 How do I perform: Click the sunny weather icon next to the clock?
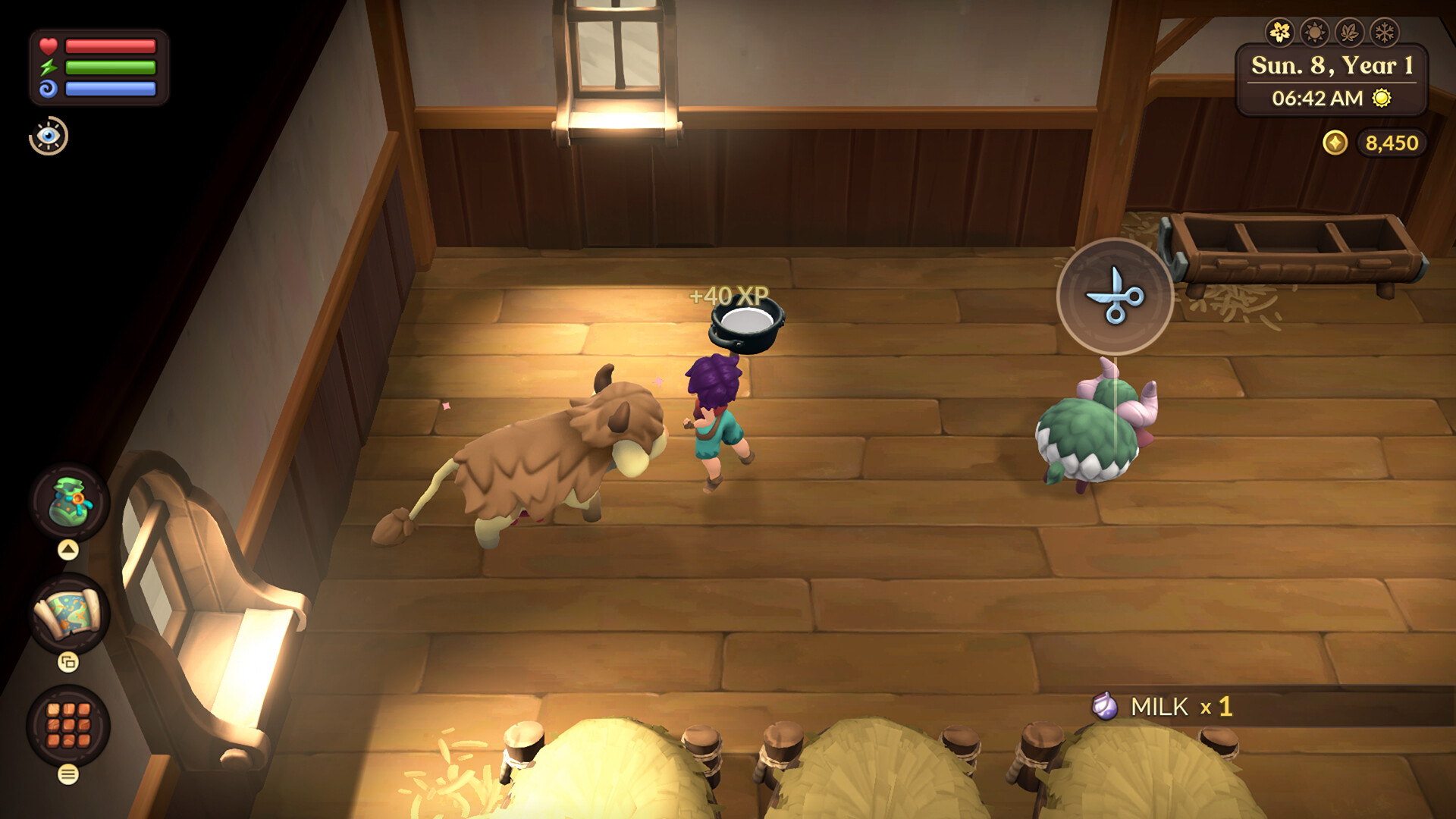coord(1382,98)
